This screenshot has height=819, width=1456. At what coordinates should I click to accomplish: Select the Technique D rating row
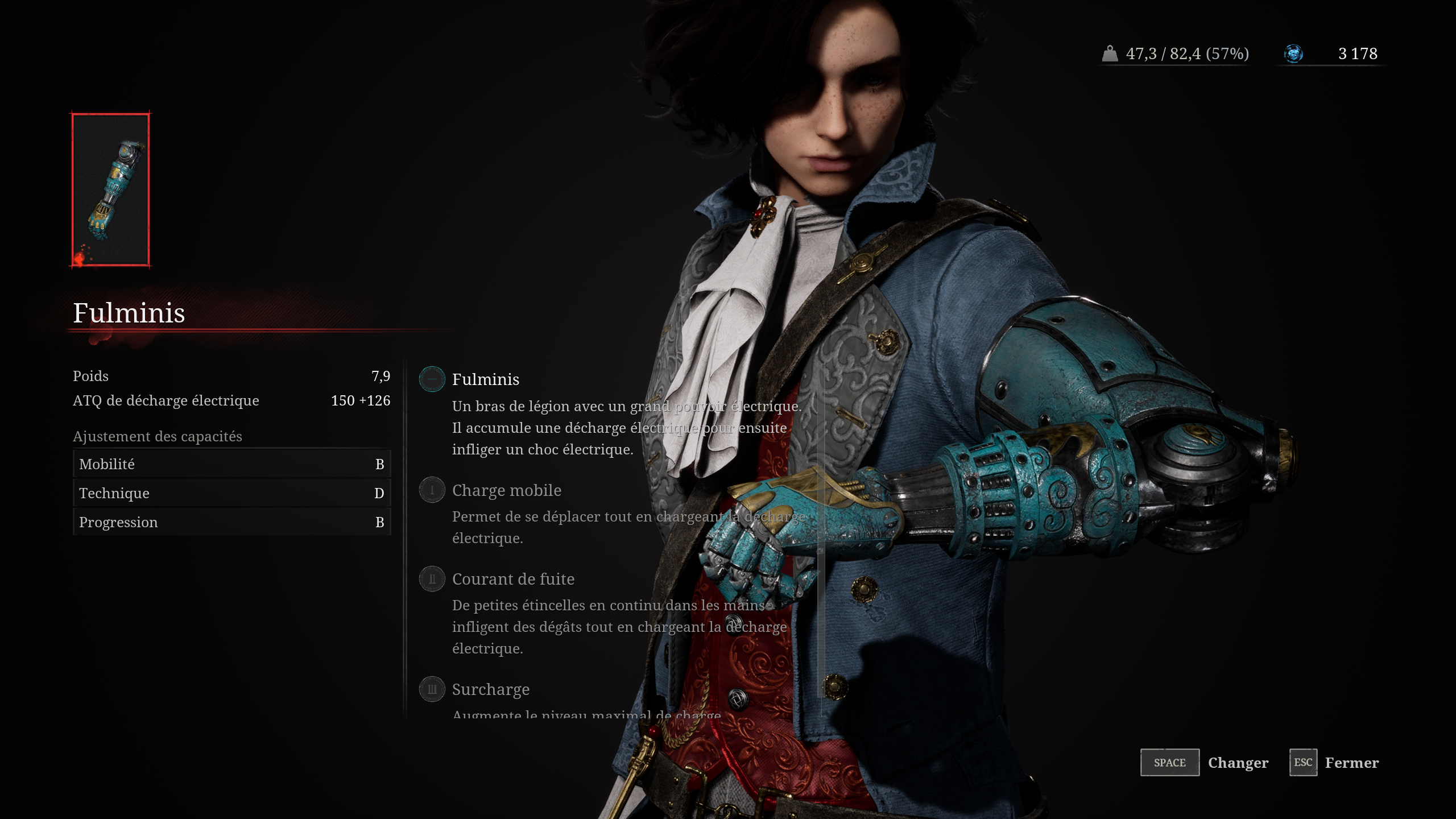coord(231,493)
